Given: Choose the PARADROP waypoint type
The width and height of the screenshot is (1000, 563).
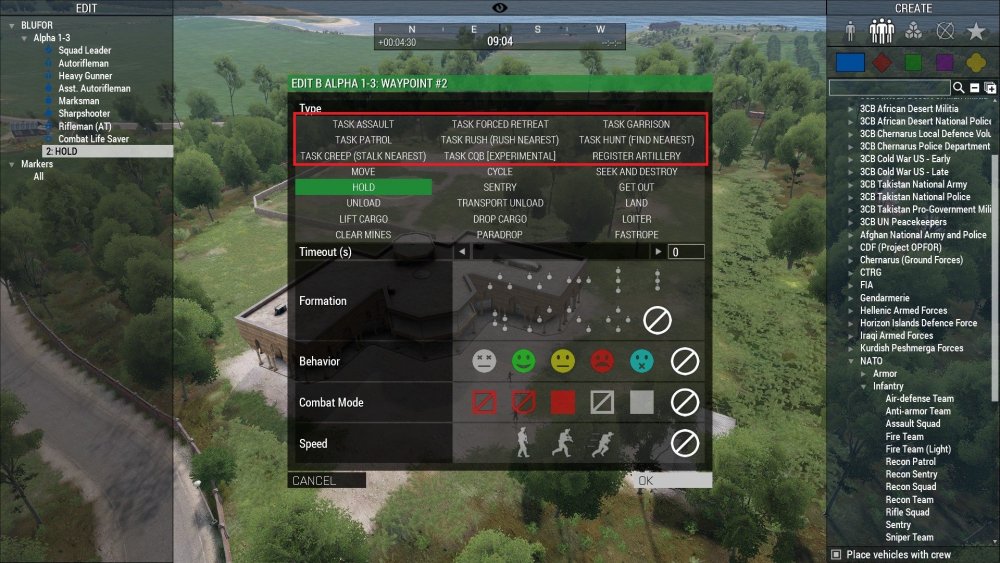Looking at the screenshot, I should click(x=499, y=235).
